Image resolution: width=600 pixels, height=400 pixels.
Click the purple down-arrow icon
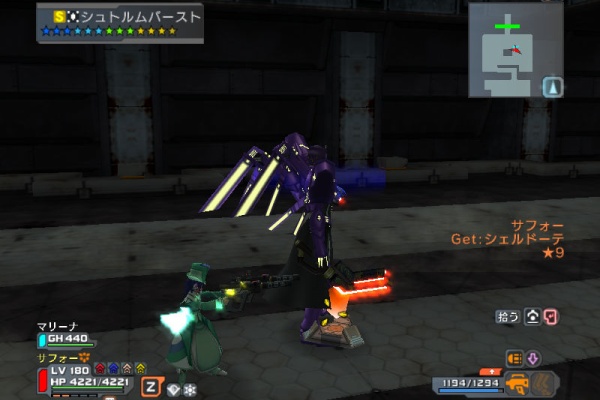pos(533,358)
